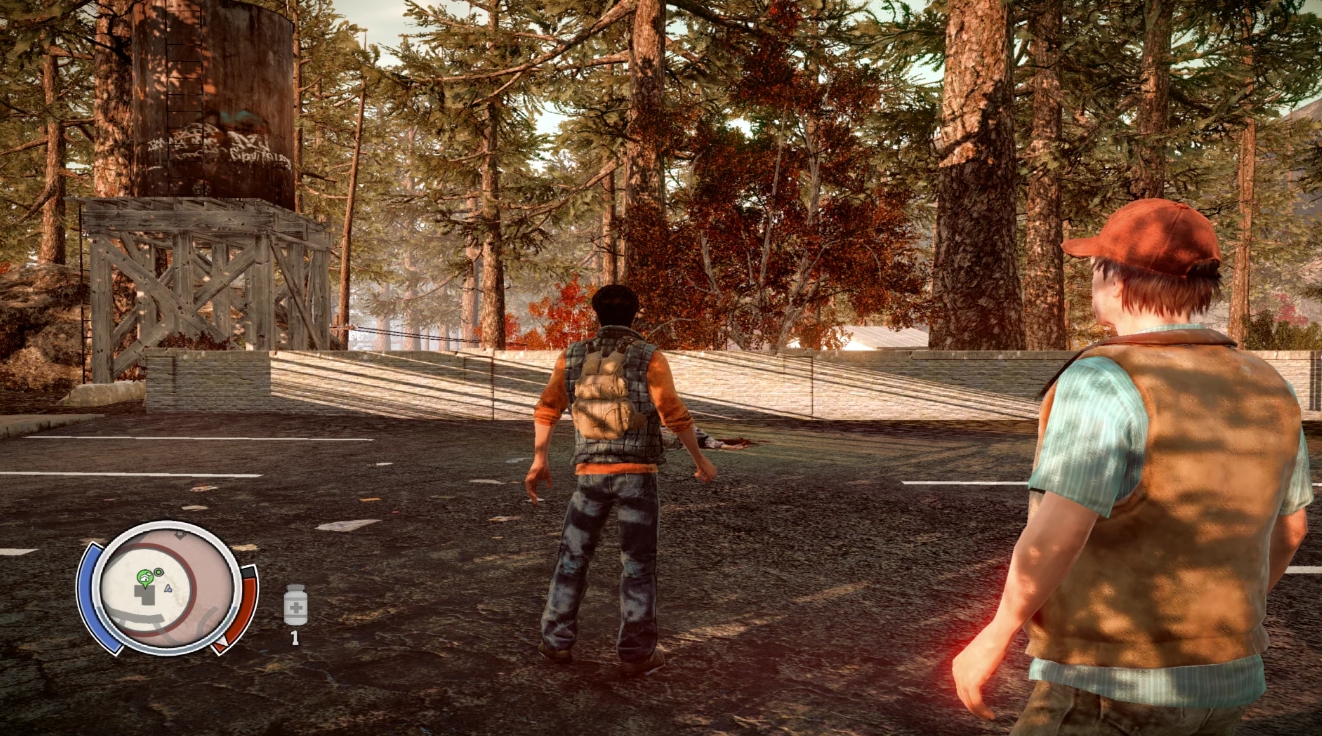Click the gray diamond marker atop the minimap
1322x736 pixels.
(180, 534)
